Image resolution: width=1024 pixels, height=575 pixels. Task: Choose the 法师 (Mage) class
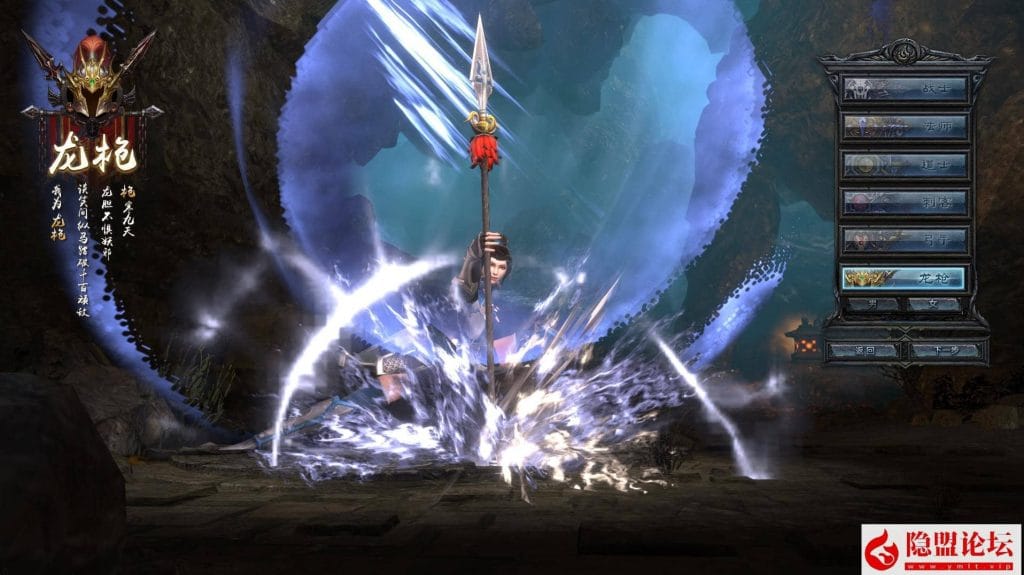point(904,127)
